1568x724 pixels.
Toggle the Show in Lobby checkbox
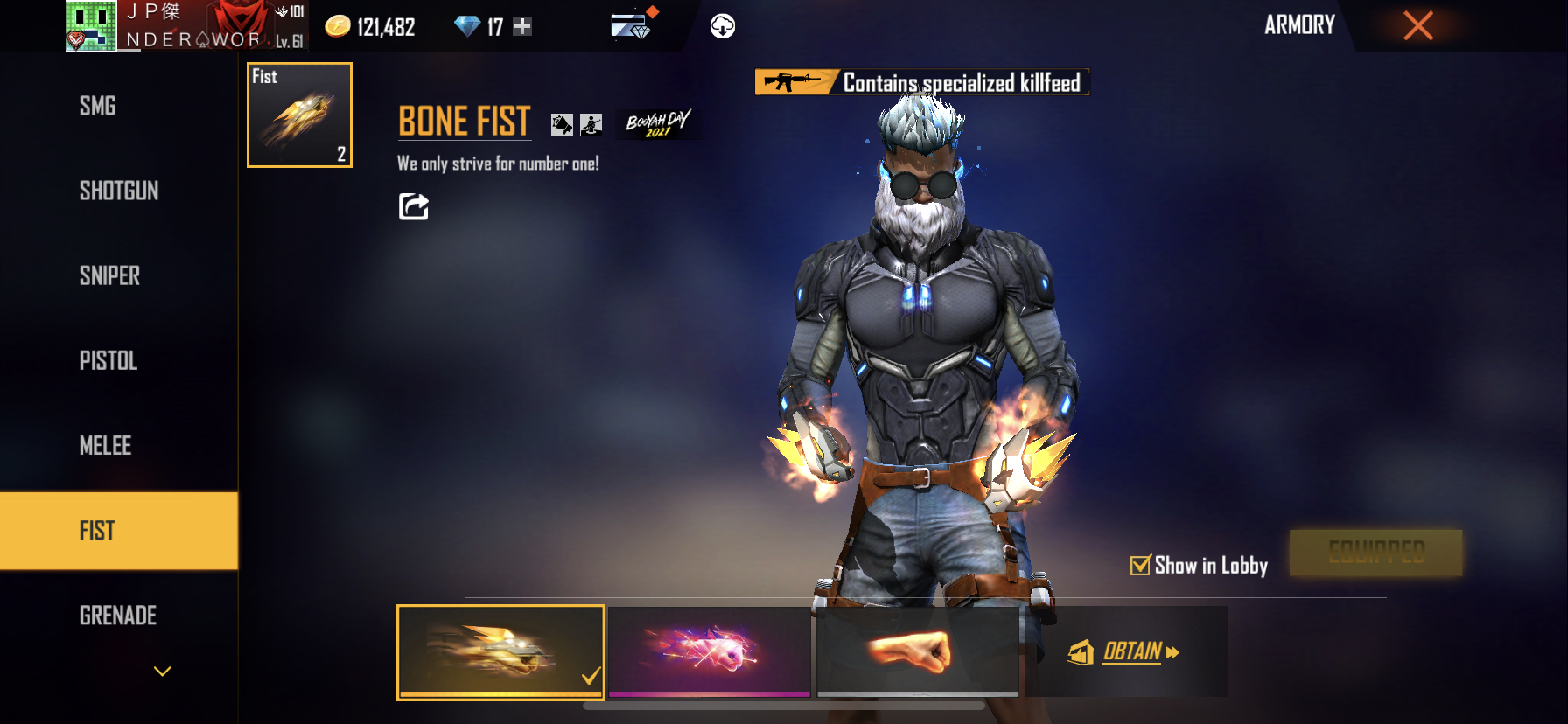click(1140, 566)
